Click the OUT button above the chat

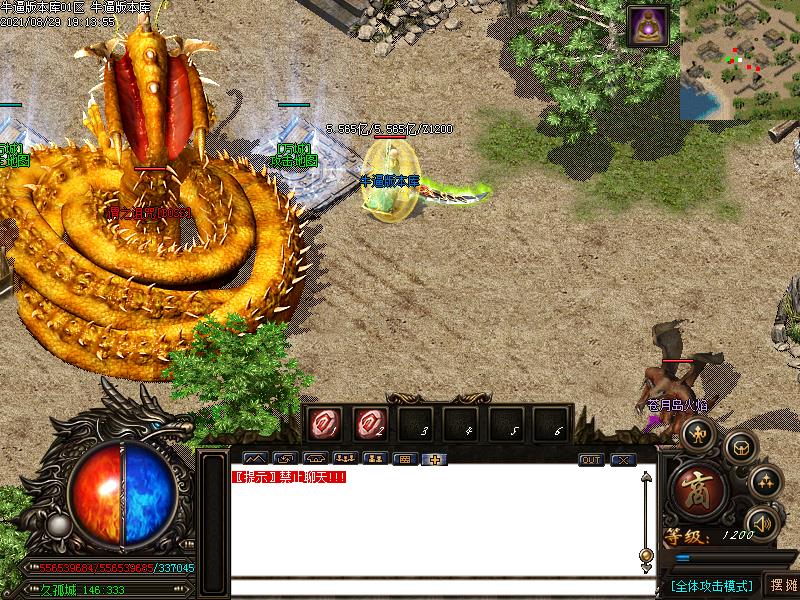click(x=591, y=460)
